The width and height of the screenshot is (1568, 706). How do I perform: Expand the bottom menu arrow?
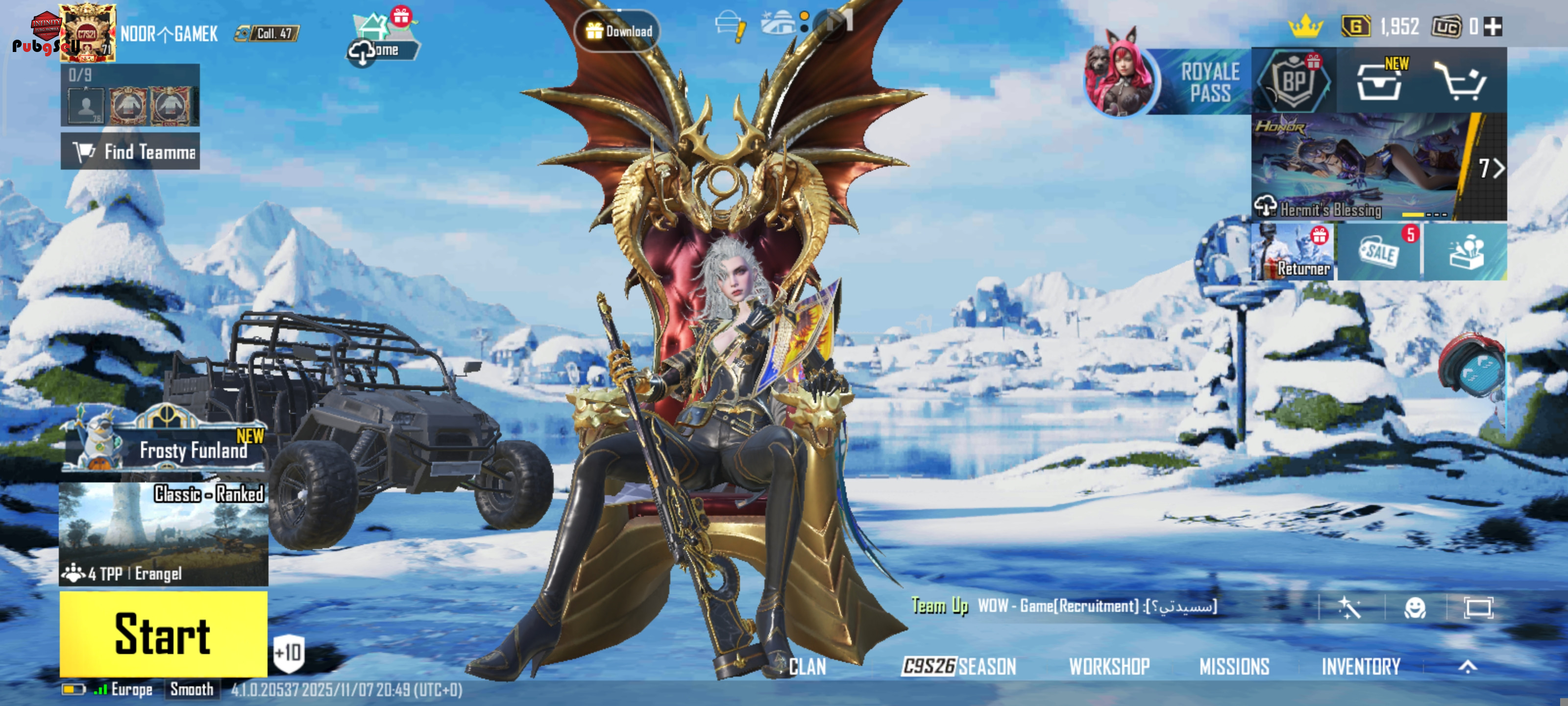[1468, 666]
